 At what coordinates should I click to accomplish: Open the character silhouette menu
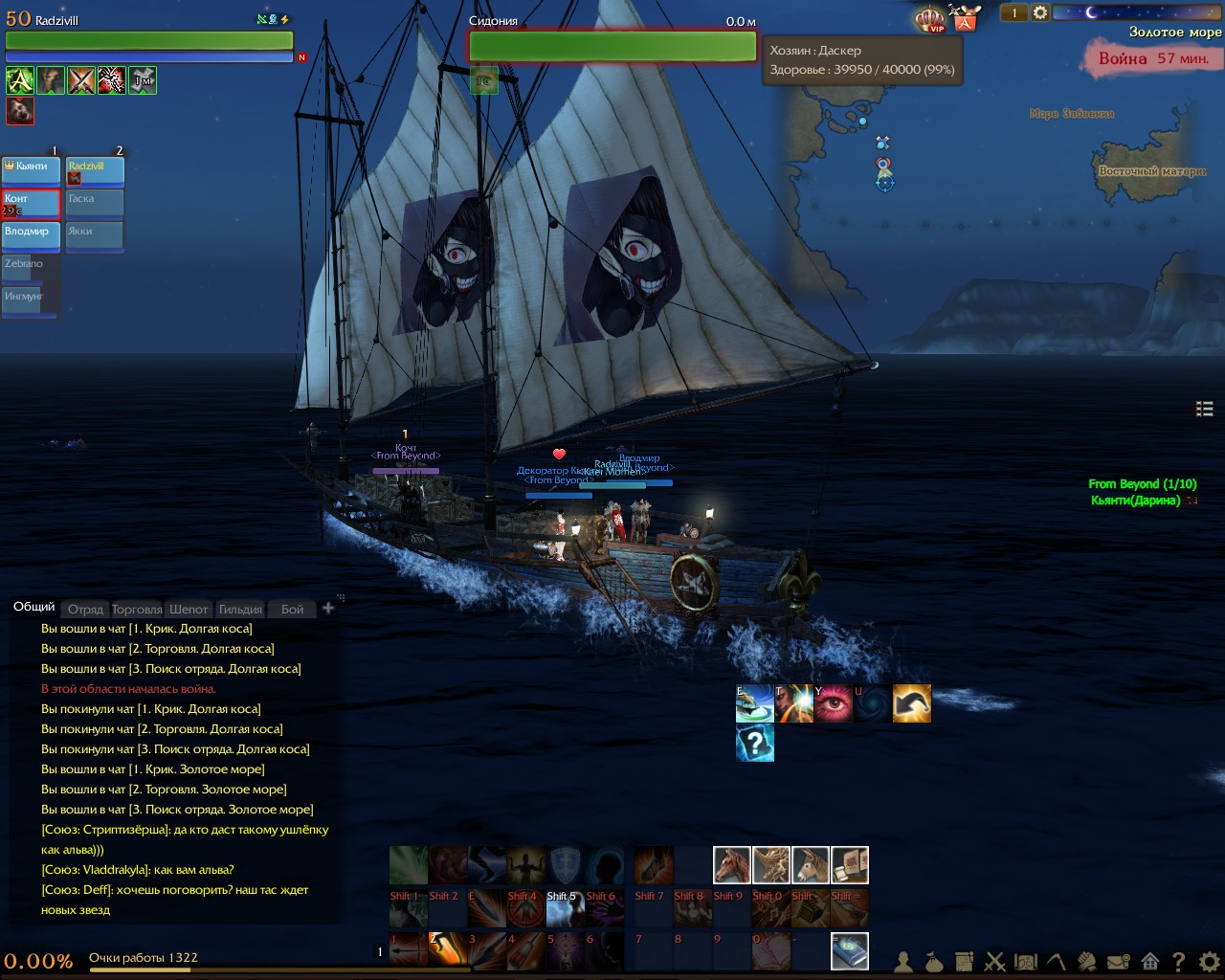(x=903, y=962)
